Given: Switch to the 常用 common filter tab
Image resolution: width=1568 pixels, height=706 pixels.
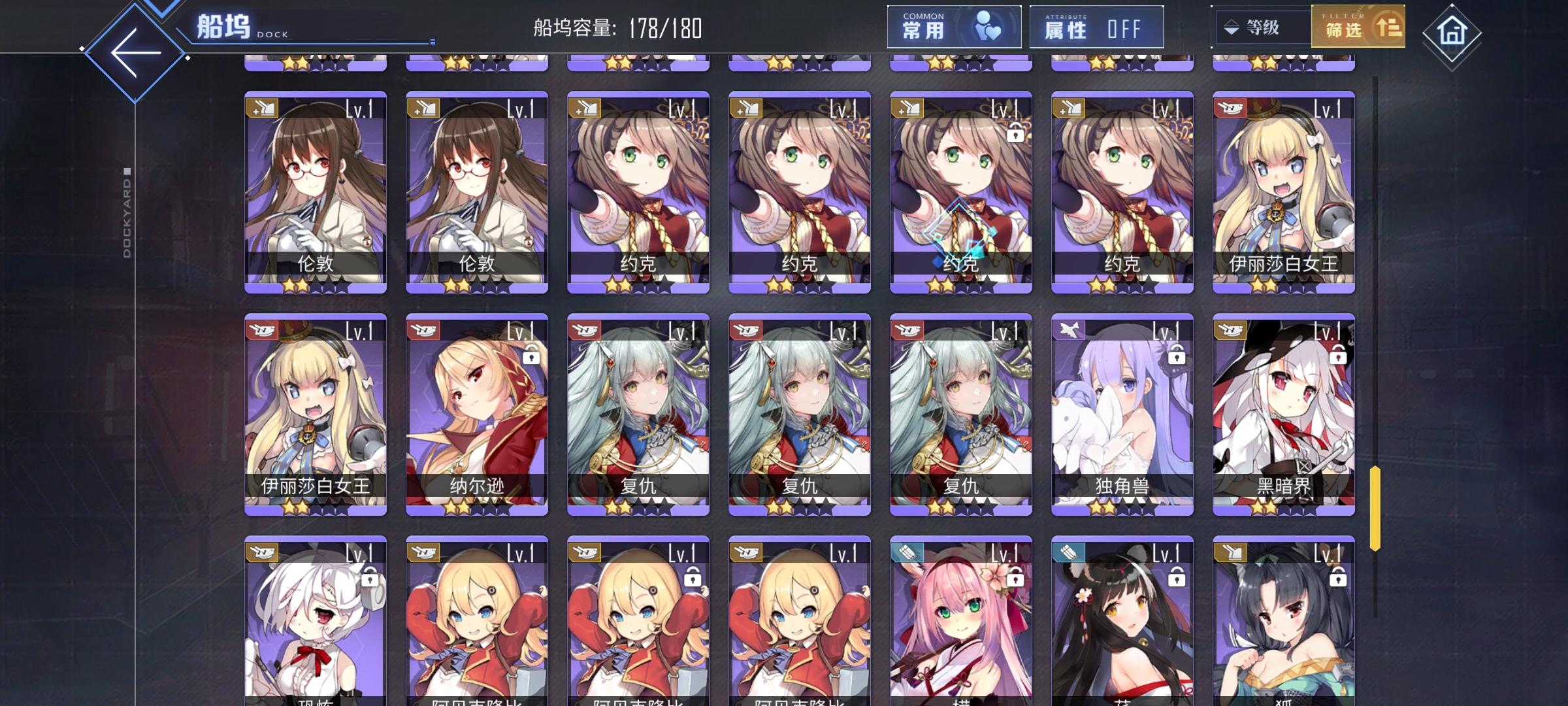Looking at the screenshot, I should coord(953,26).
